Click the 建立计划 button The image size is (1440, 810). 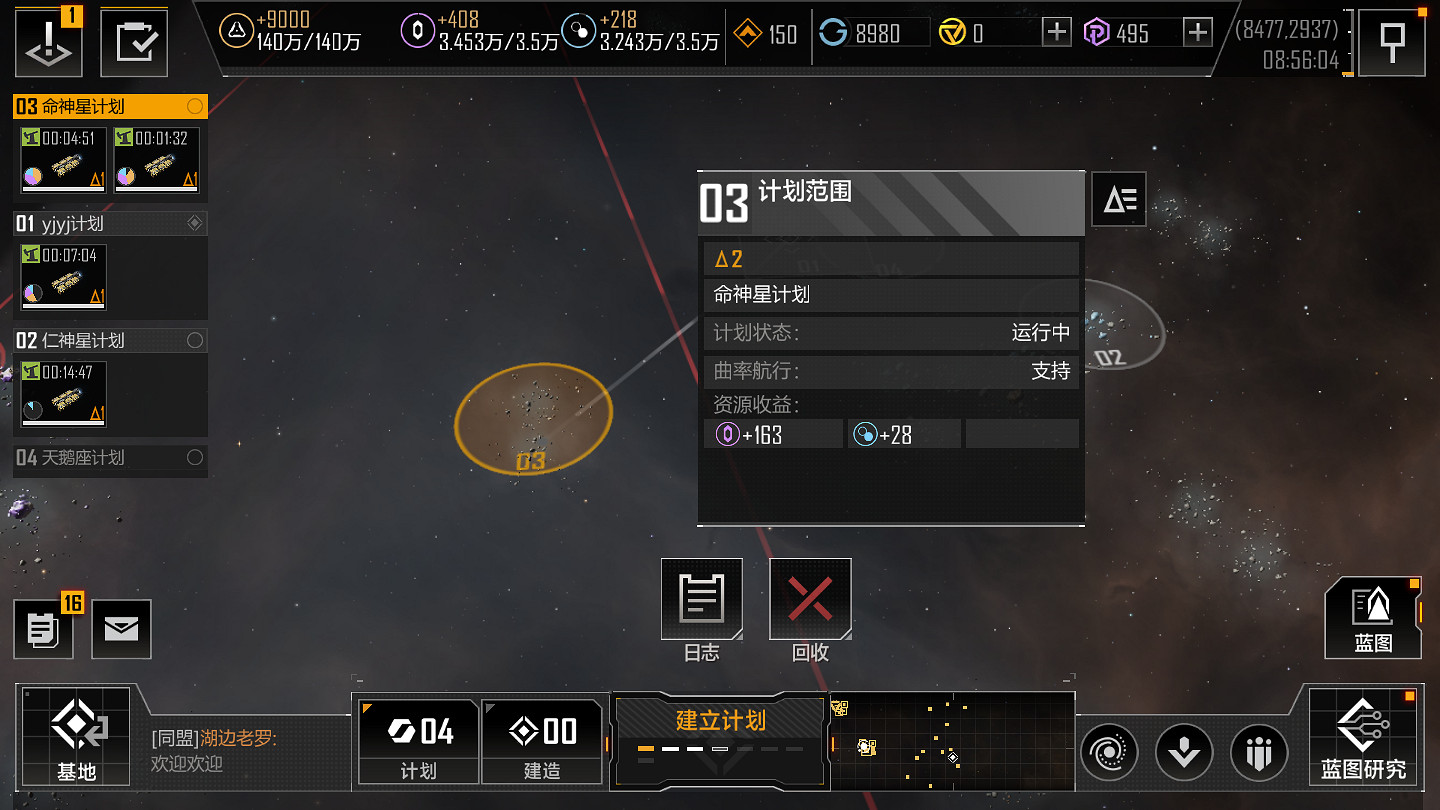pos(718,721)
